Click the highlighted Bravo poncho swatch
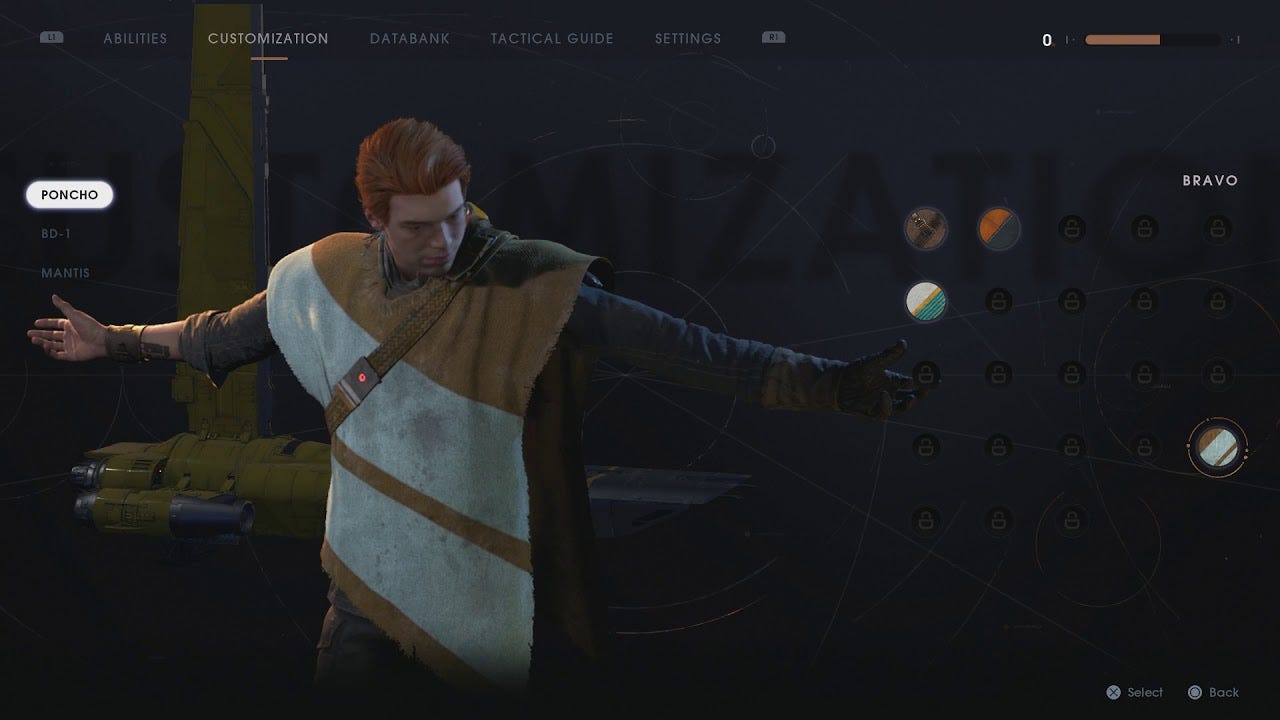Screen dimensions: 1280x720 [x=1217, y=447]
